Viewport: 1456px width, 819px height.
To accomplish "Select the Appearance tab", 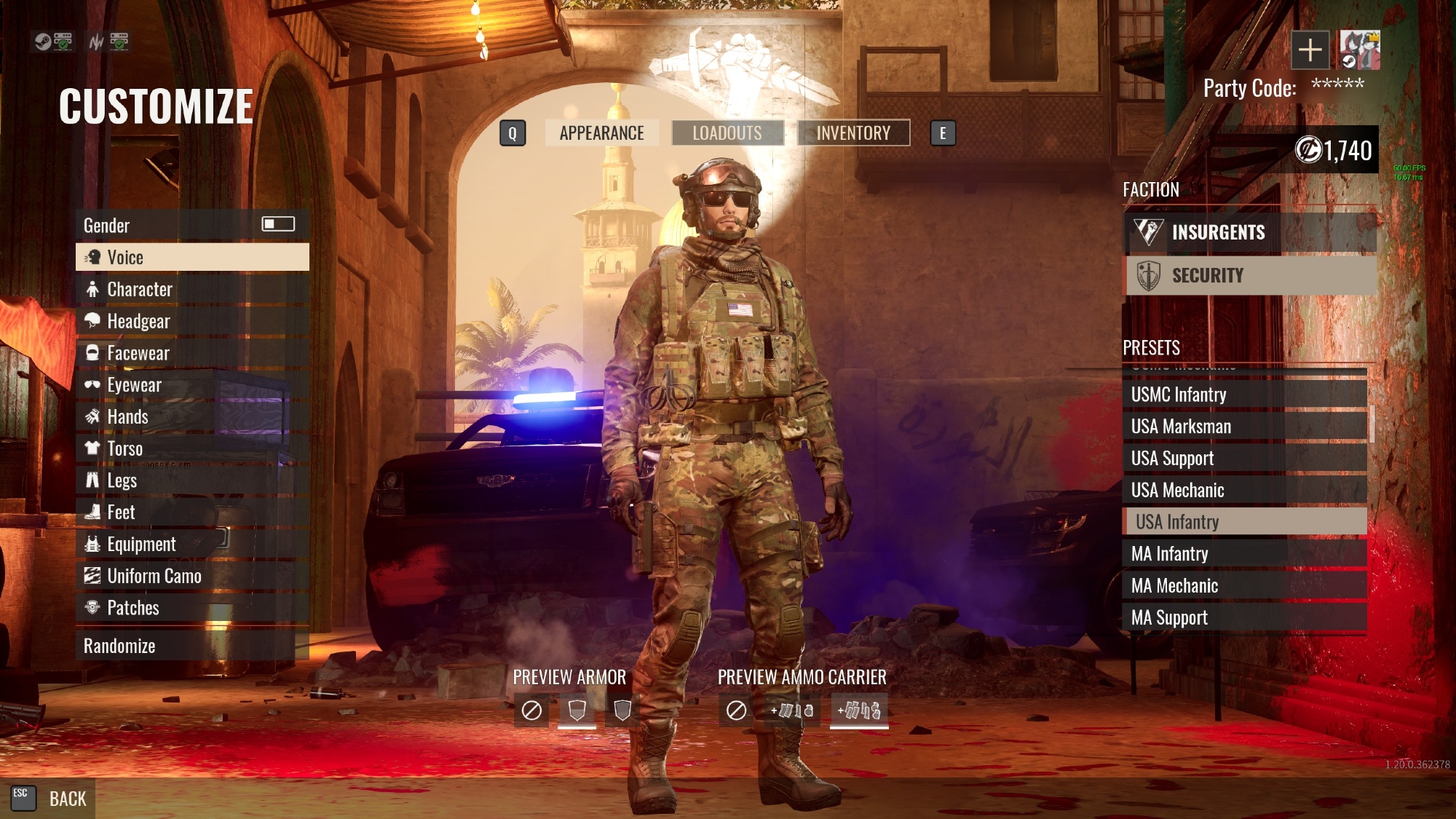I will tap(601, 132).
